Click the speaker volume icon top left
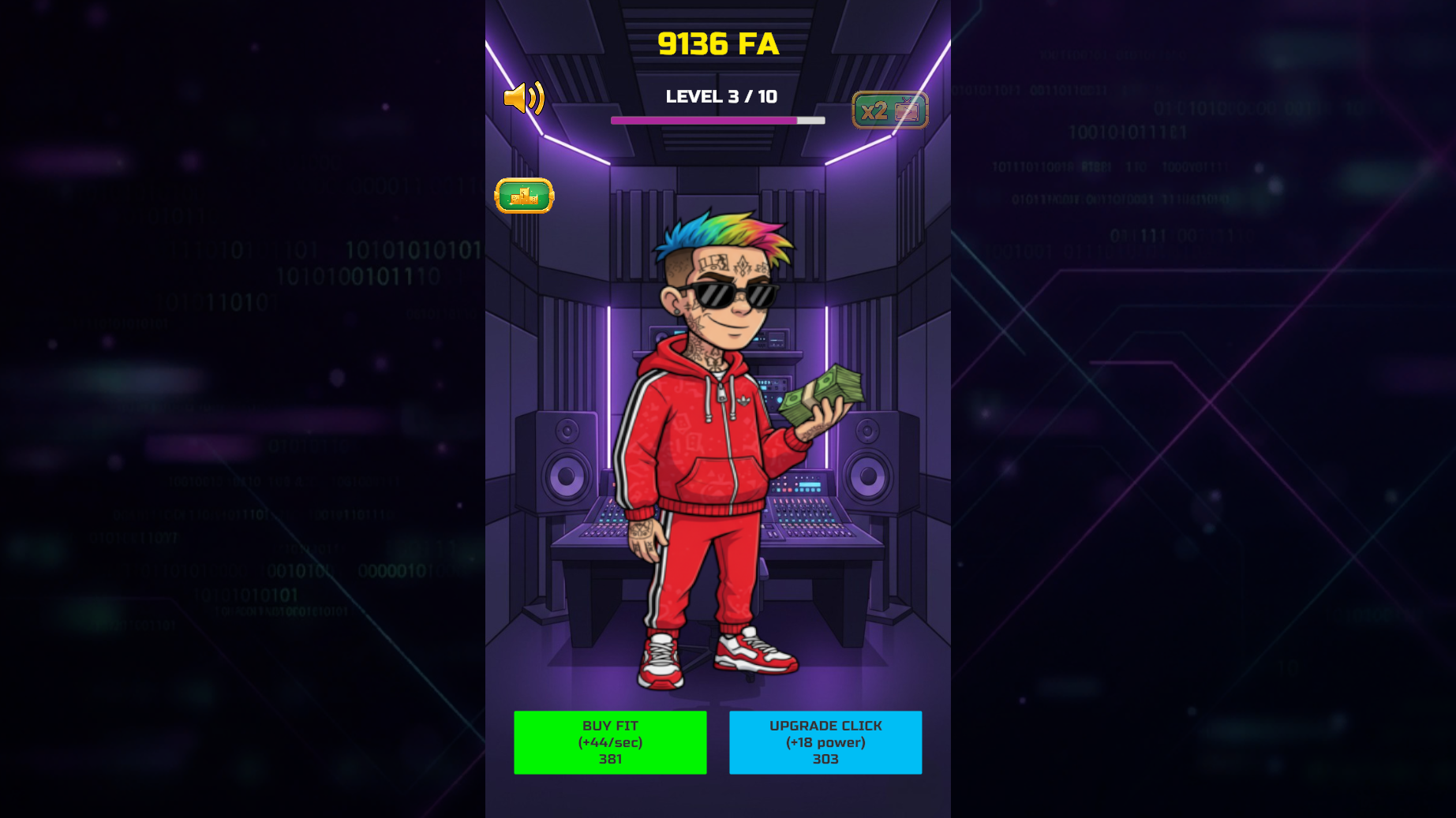The height and width of the screenshot is (818, 1456). [526, 98]
